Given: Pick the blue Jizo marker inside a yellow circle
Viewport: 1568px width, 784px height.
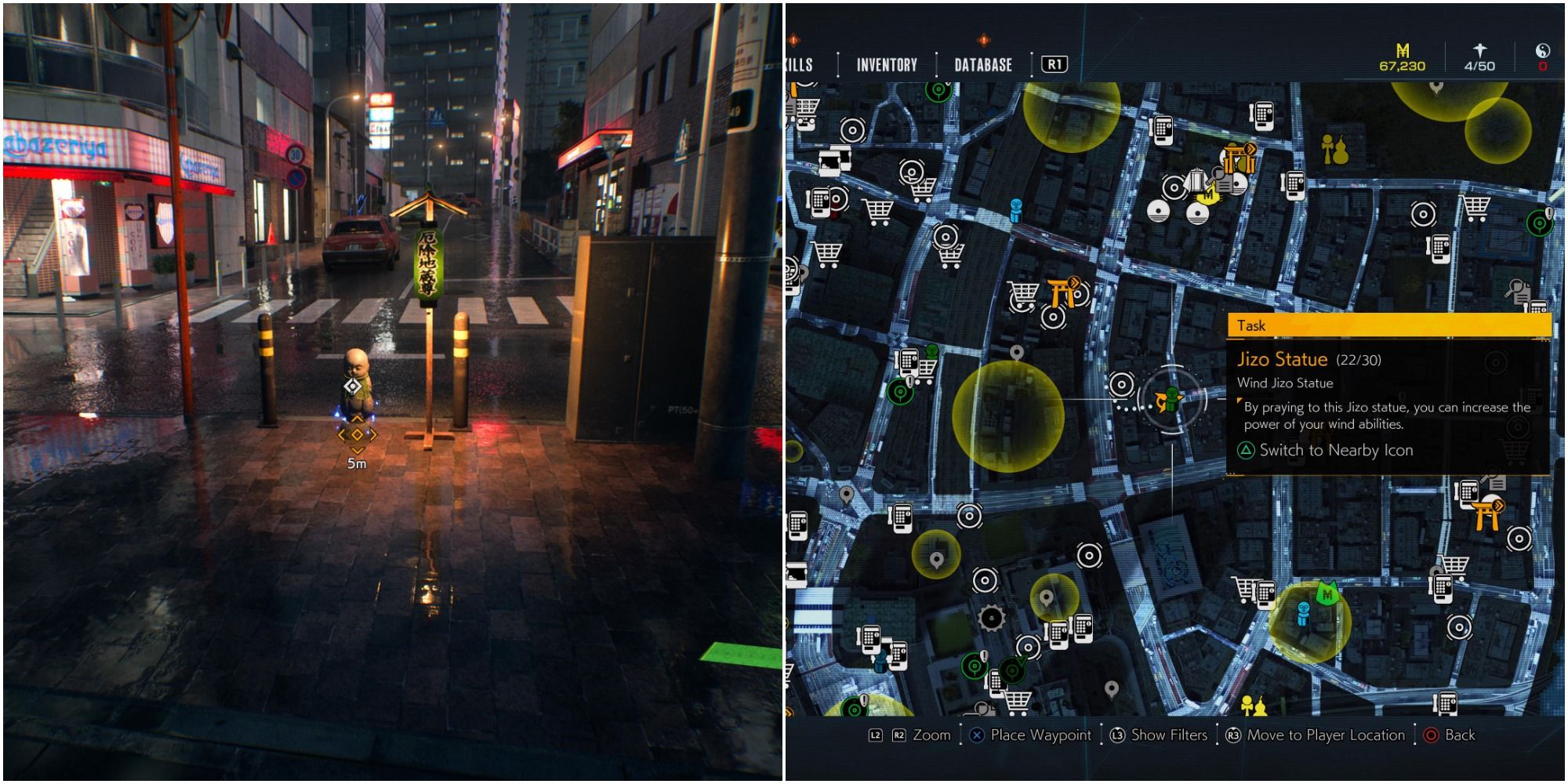Looking at the screenshot, I should pyautogui.click(x=1303, y=614).
